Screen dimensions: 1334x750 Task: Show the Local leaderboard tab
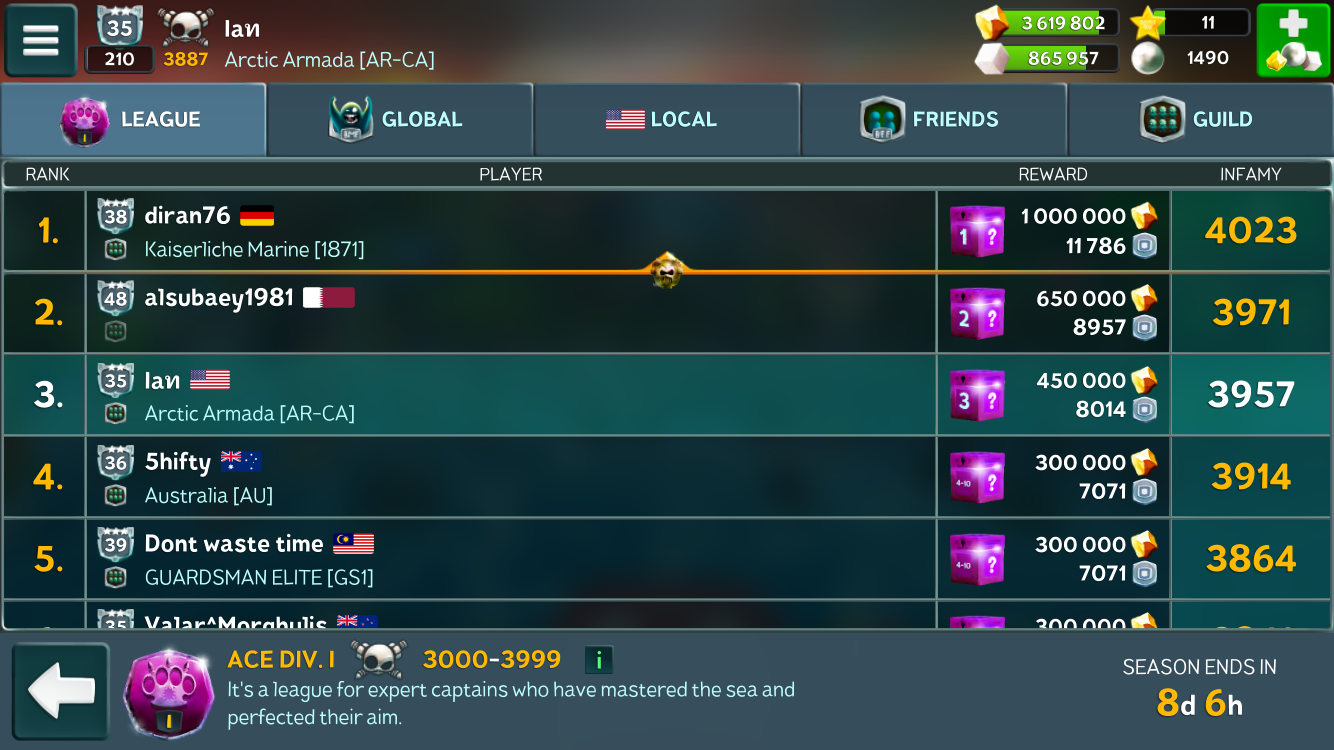click(x=666, y=119)
